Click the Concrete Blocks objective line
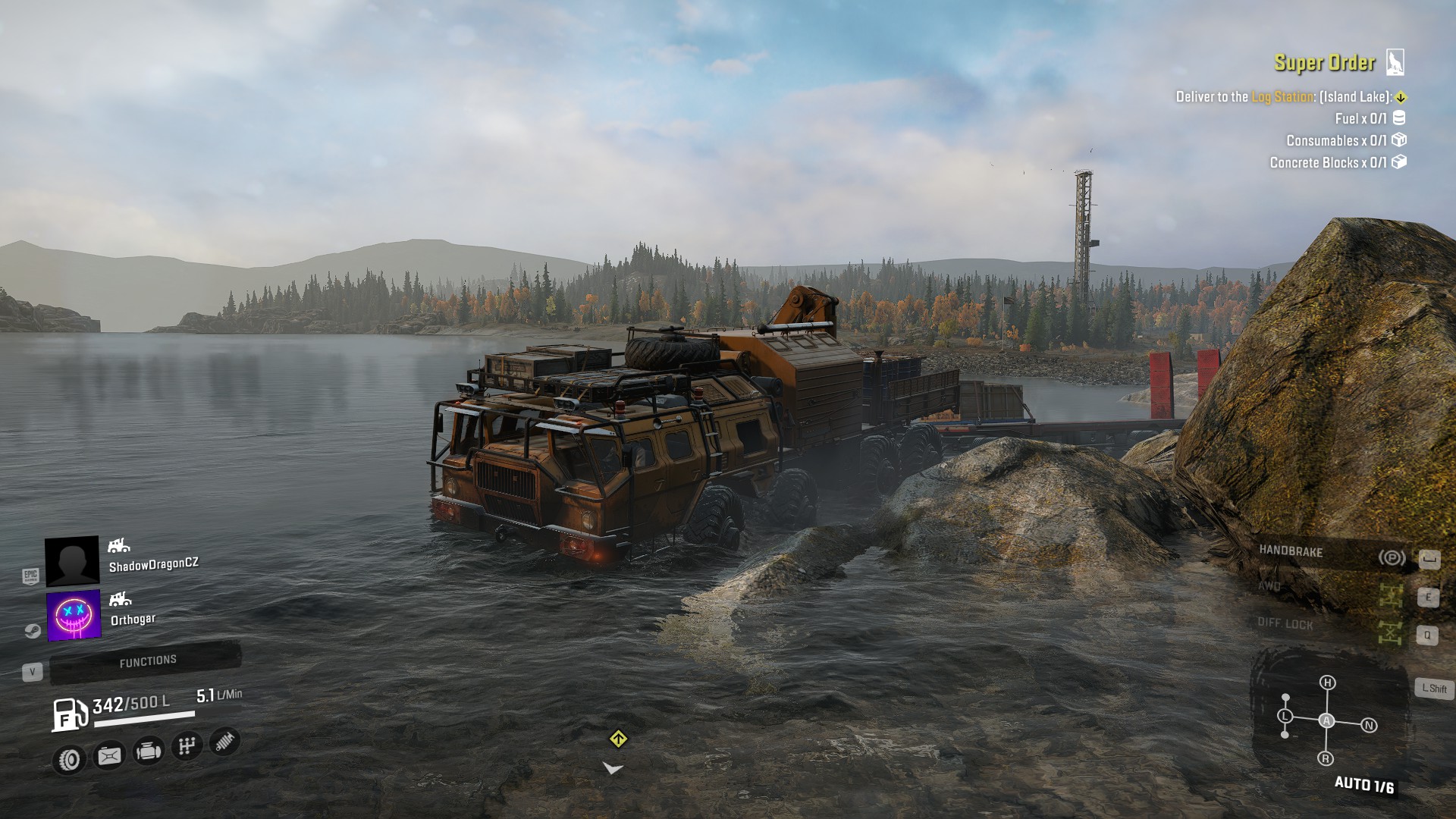Image resolution: width=1456 pixels, height=819 pixels. (1328, 163)
